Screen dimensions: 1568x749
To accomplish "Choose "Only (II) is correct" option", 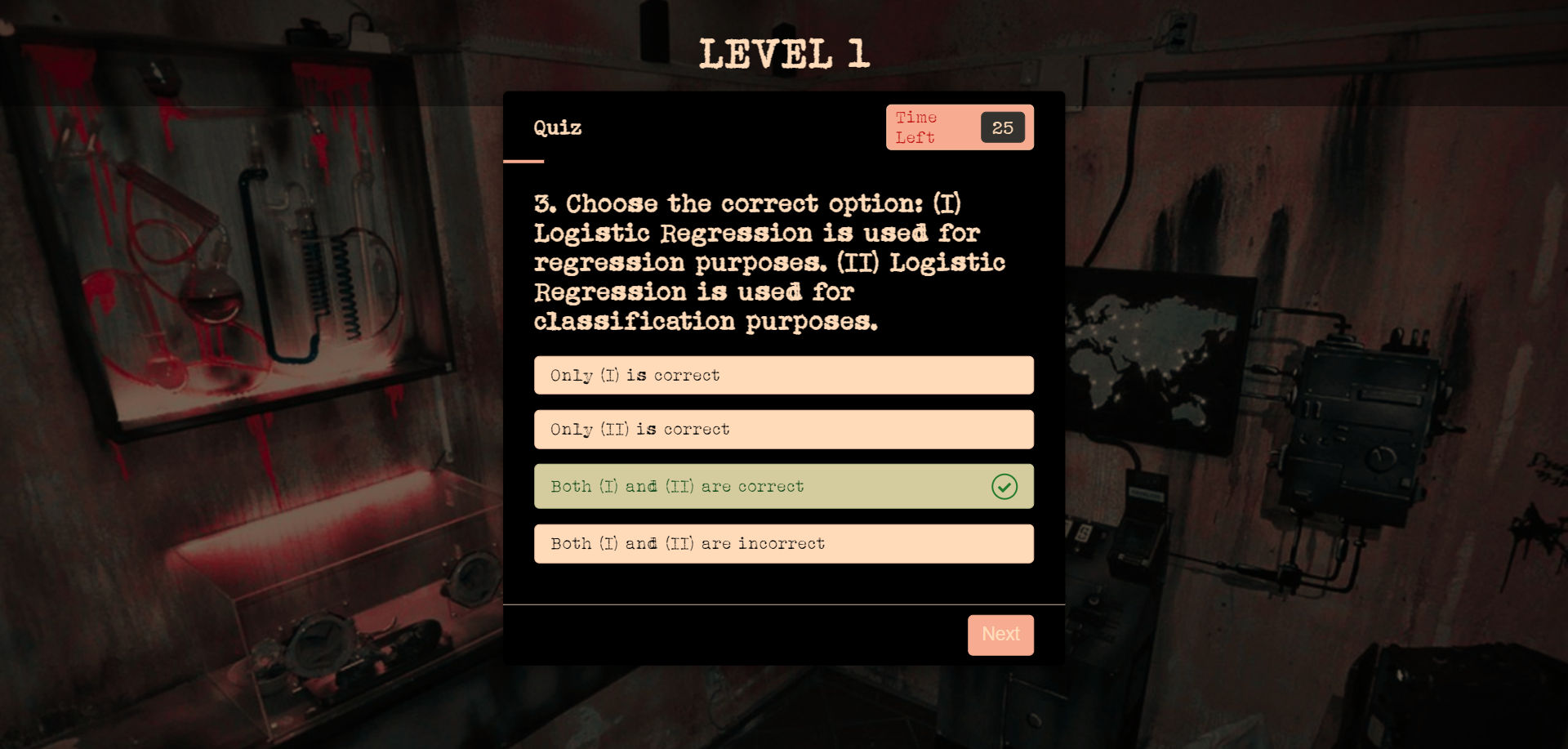I will 782,430.
